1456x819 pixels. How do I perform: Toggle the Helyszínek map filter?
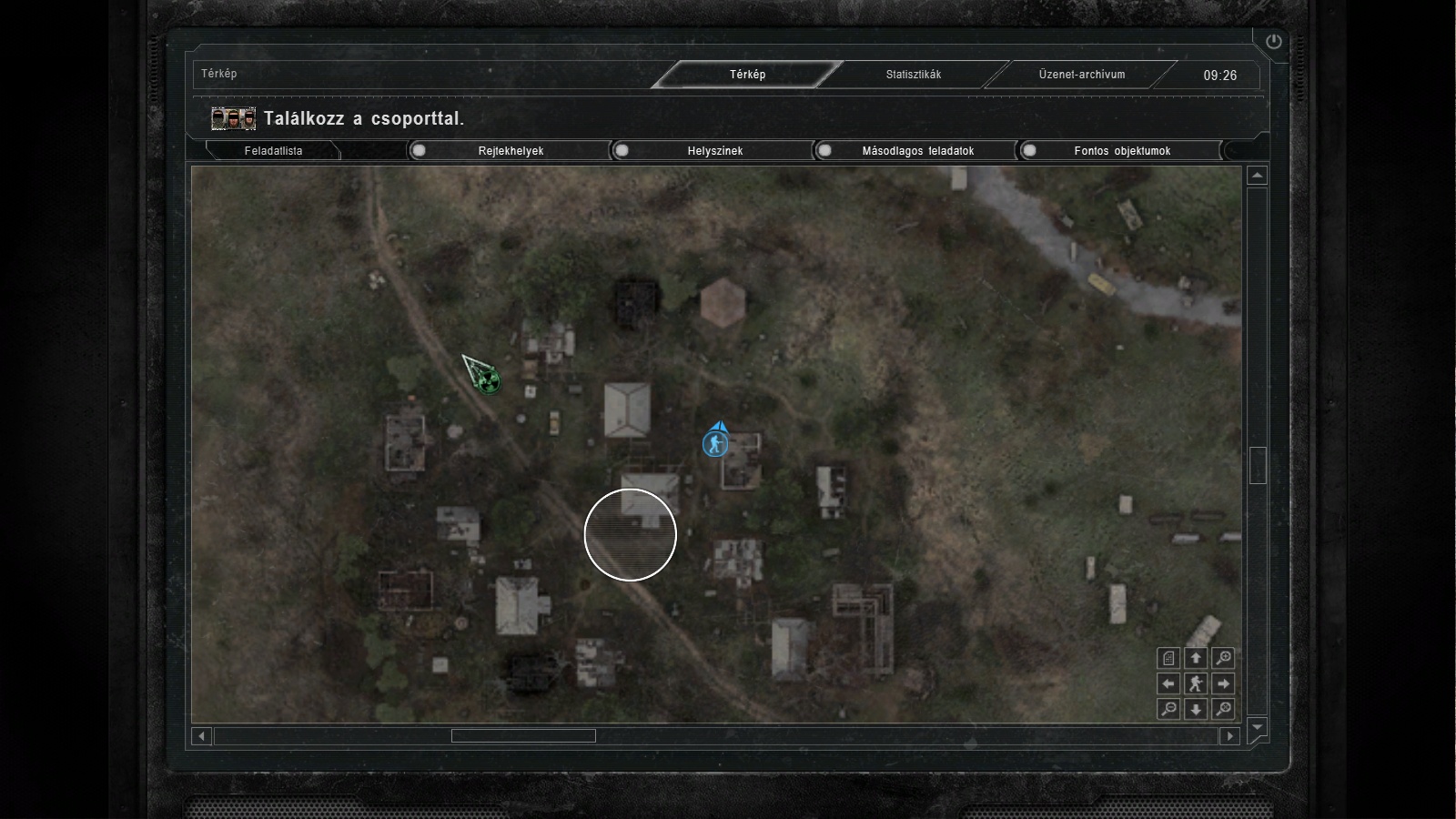[622, 151]
